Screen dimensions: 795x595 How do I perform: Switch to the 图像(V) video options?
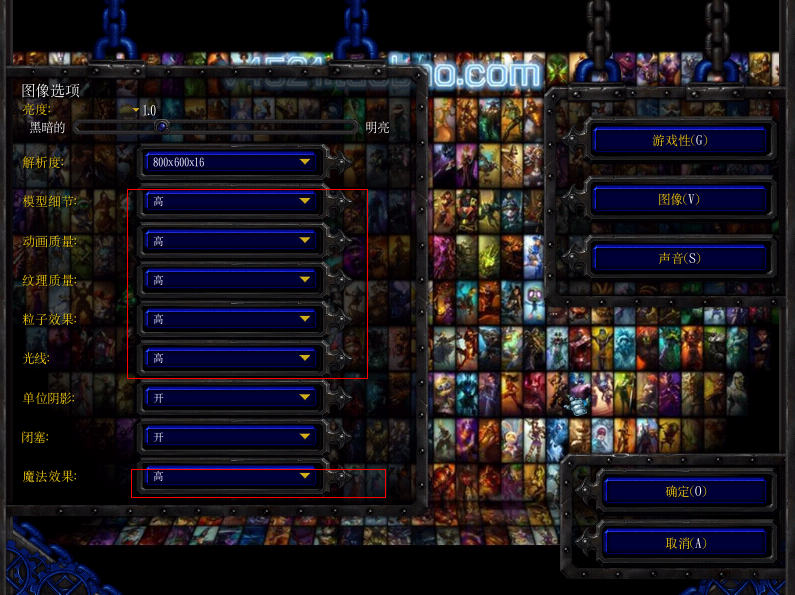[x=680, y=200]
